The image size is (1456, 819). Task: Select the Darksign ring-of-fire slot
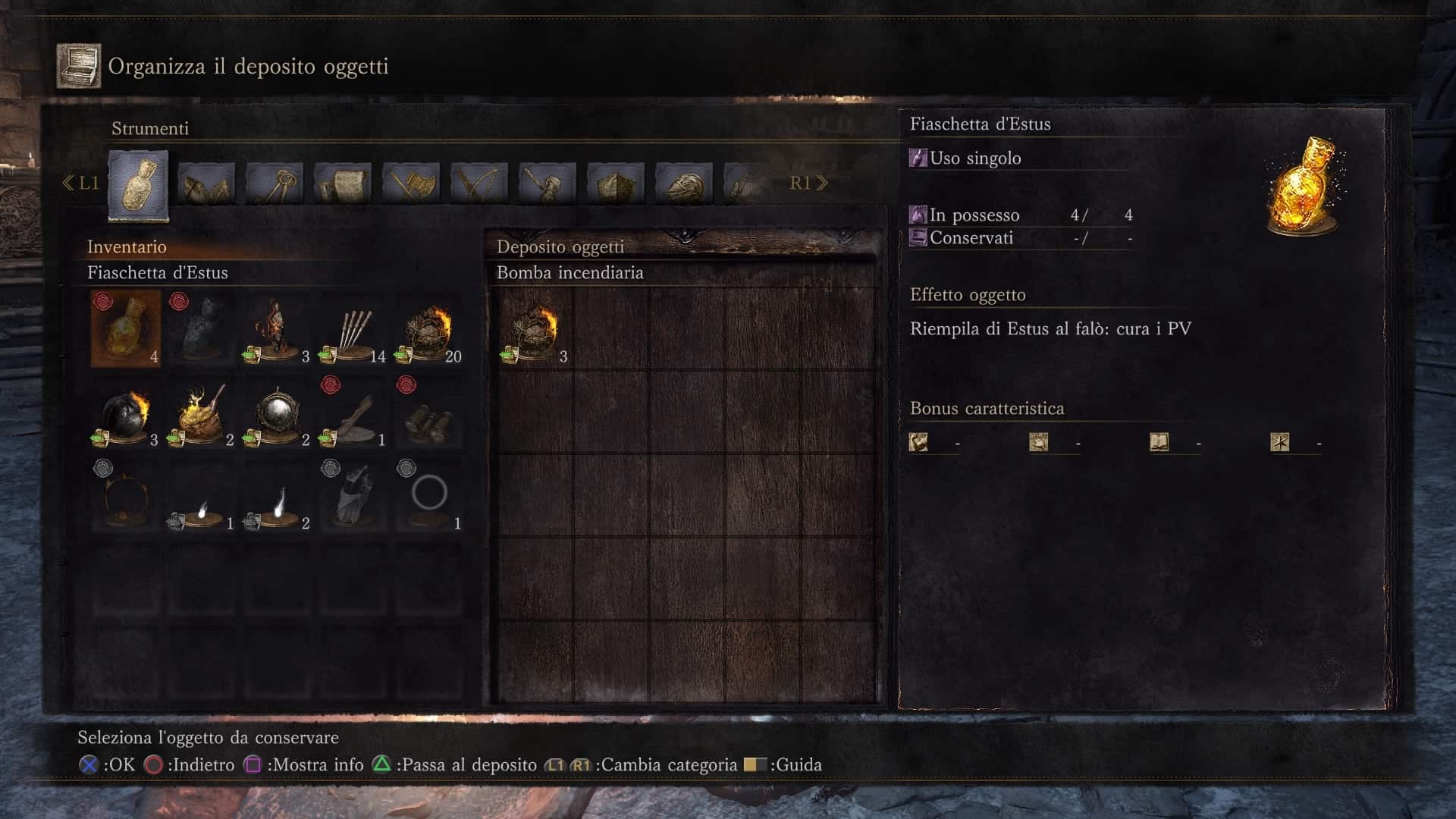[125, 497]
